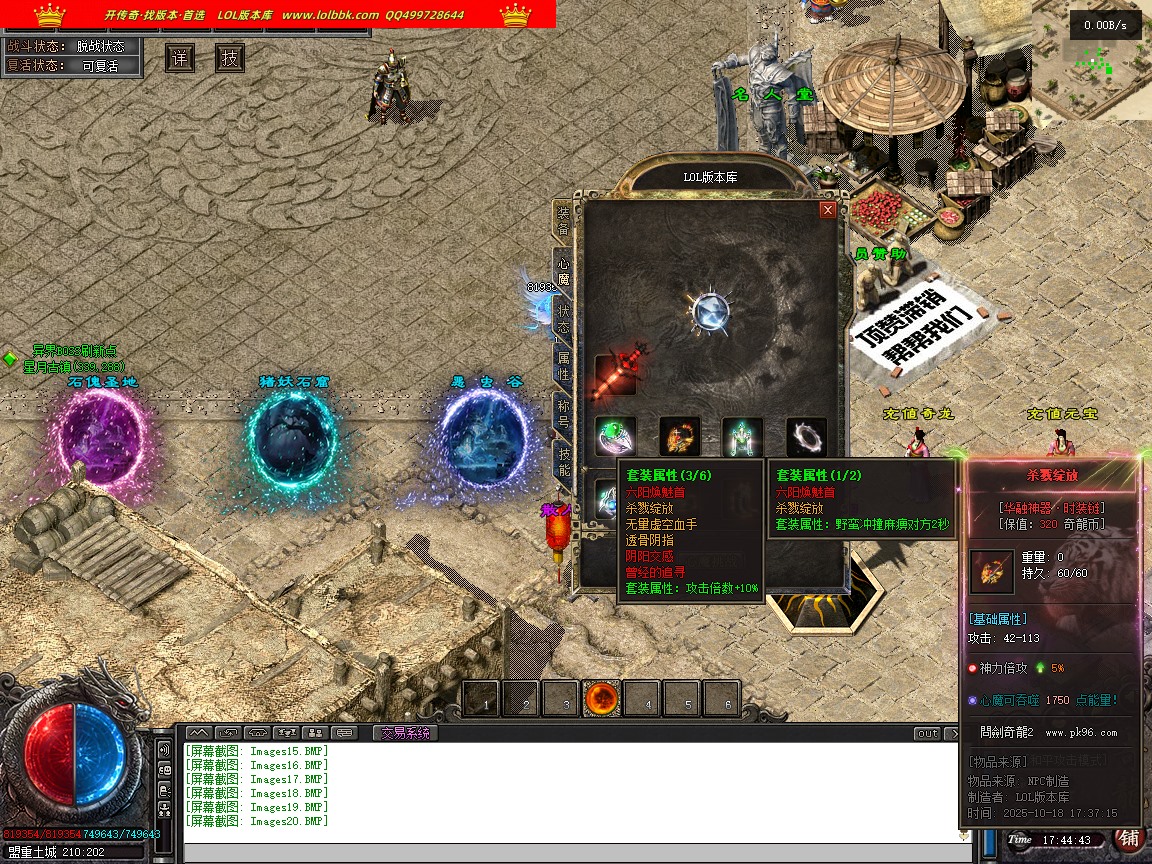Show the 属性 attributes tab
Screen dimensions: 1152x864
click(563, 365)
